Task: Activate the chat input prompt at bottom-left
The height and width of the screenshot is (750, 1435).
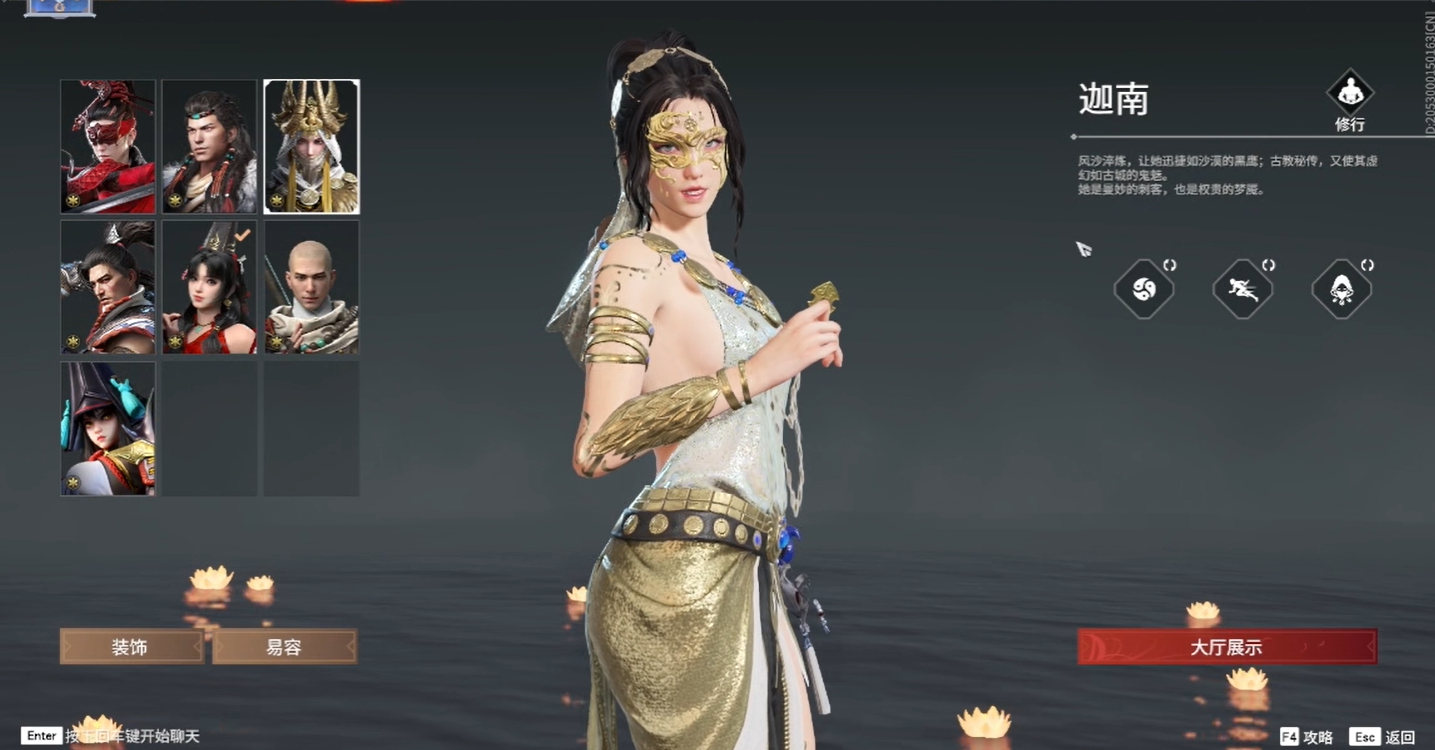Action: (x=40, y=736)
